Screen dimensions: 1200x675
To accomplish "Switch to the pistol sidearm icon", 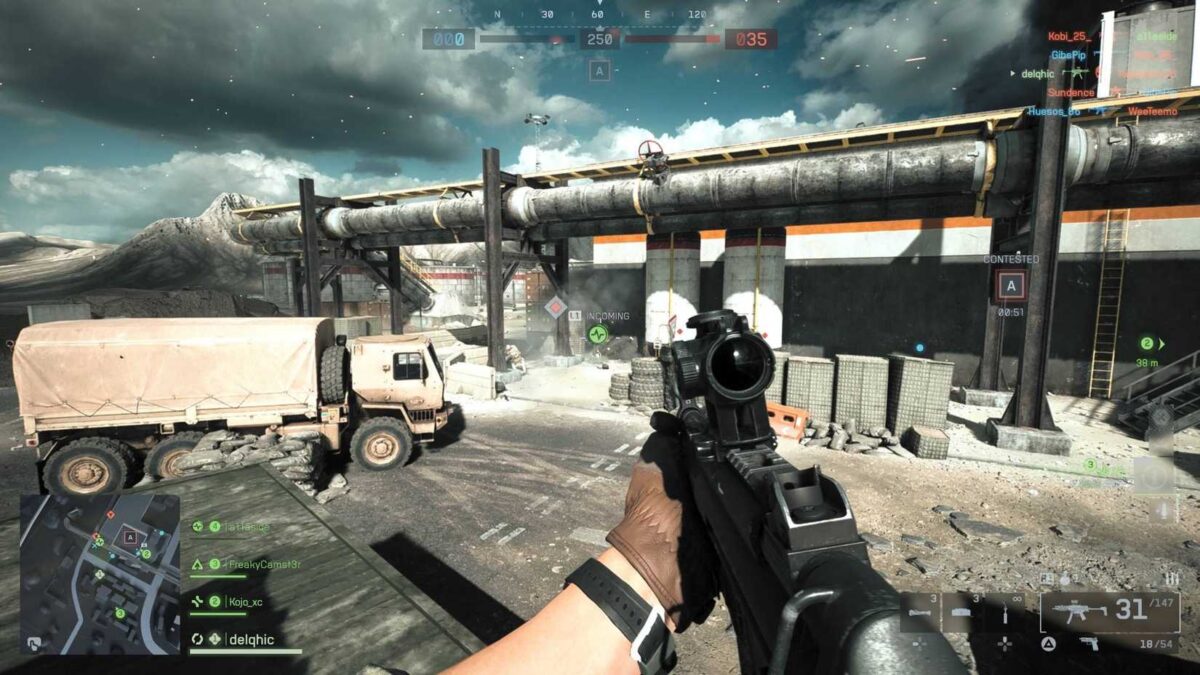I will [x=1089, y=644].
